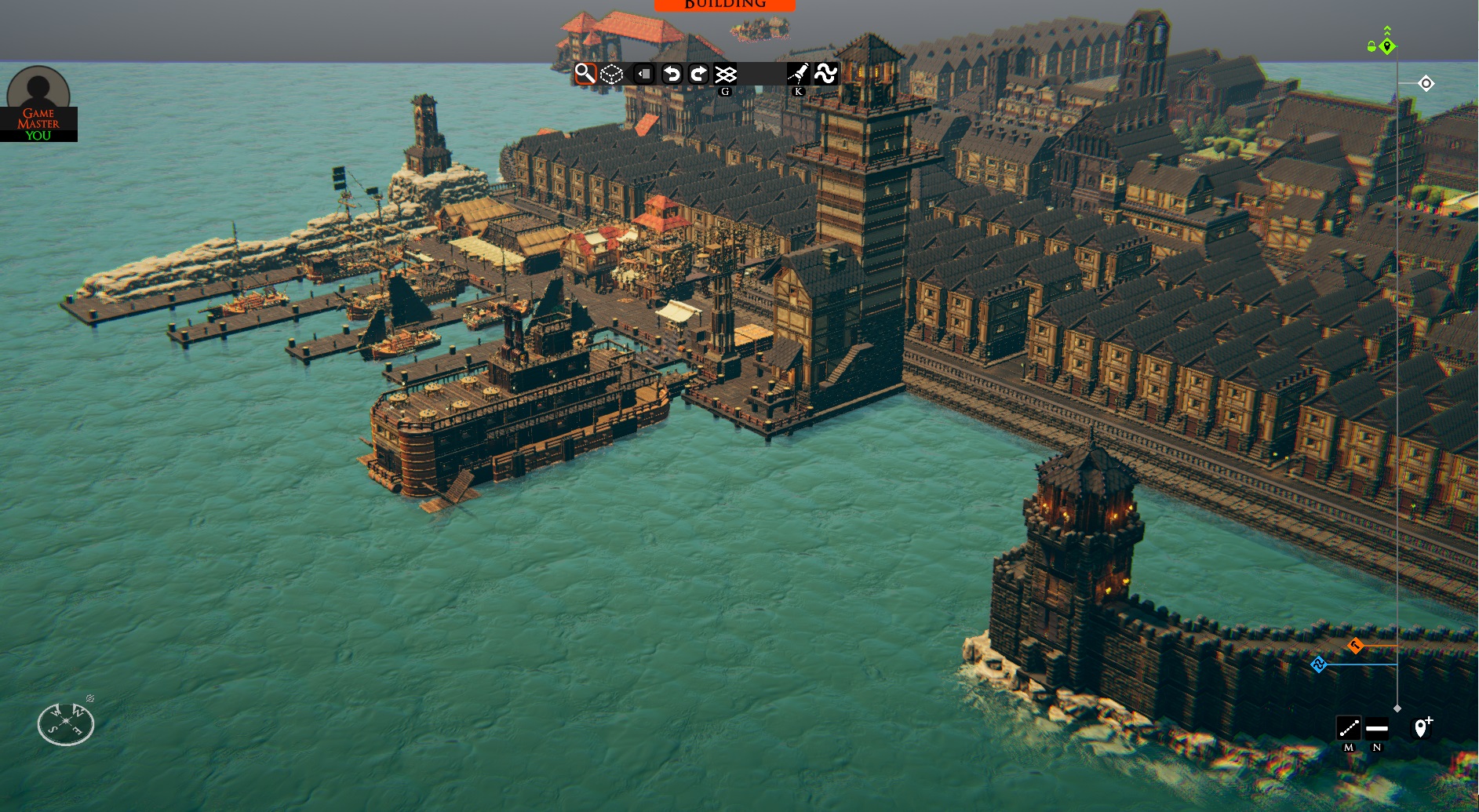This screenshot has width=1479, height=812.
Task: Select the white circle altitude marker
Action: pyautogui.click(x=1426, y=83)
